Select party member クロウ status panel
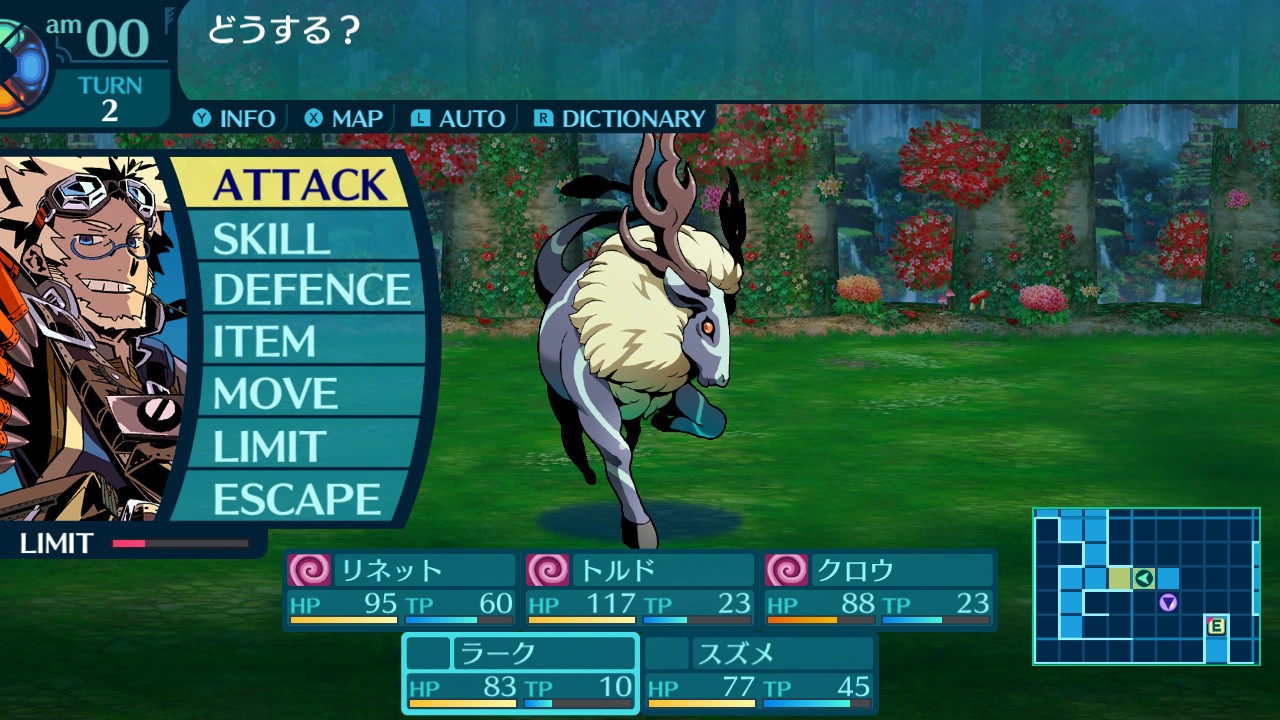The width and height of the screenshot is (1280, 720). [879, 589]
